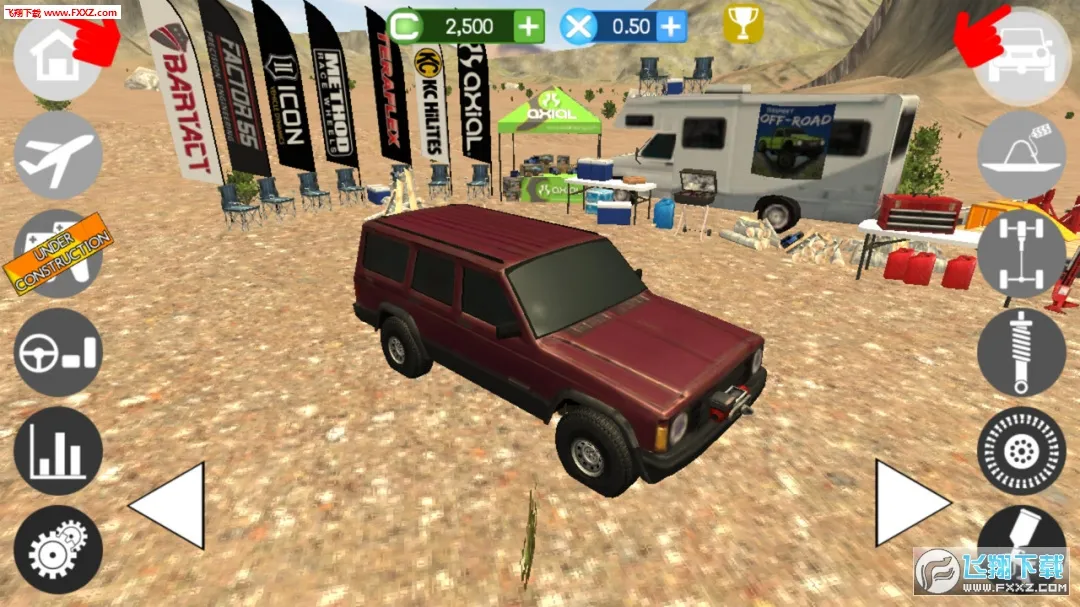Add more blue currency with the plus
Image resolution: width=1080 pixels, height=607 pixels.
click(672, 26)
